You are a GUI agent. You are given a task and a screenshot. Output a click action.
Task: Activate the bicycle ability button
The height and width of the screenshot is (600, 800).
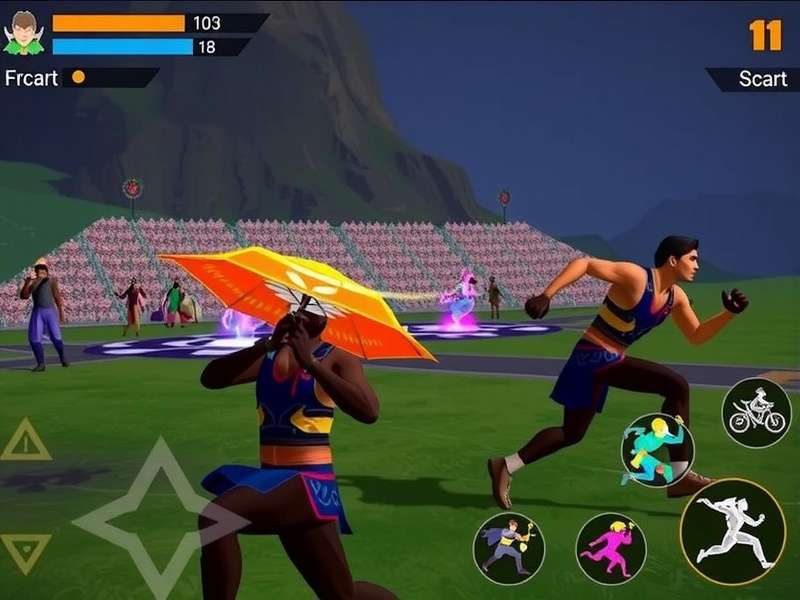756,412
